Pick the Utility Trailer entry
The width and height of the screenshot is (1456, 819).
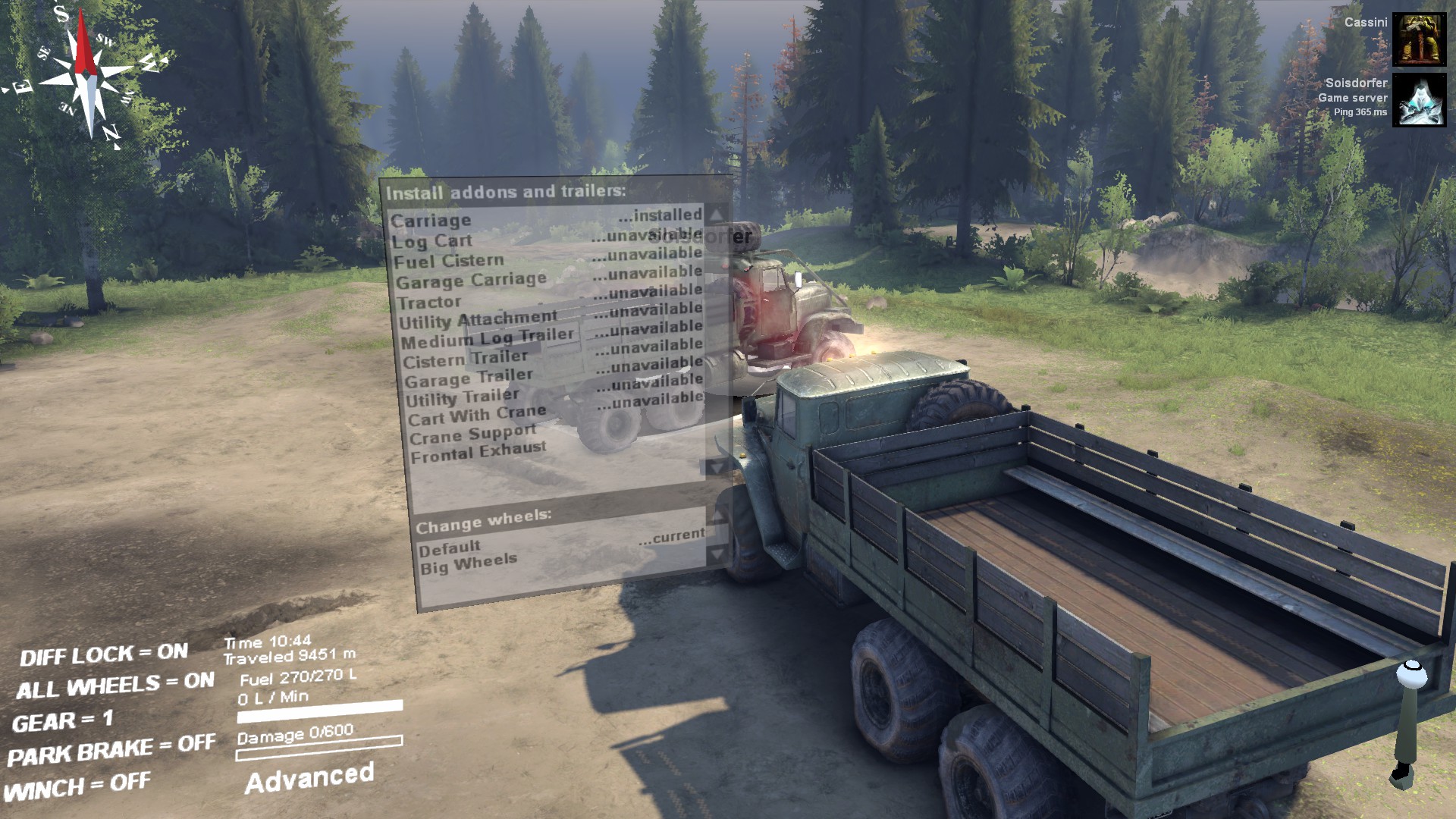click(x=463, y=397)
